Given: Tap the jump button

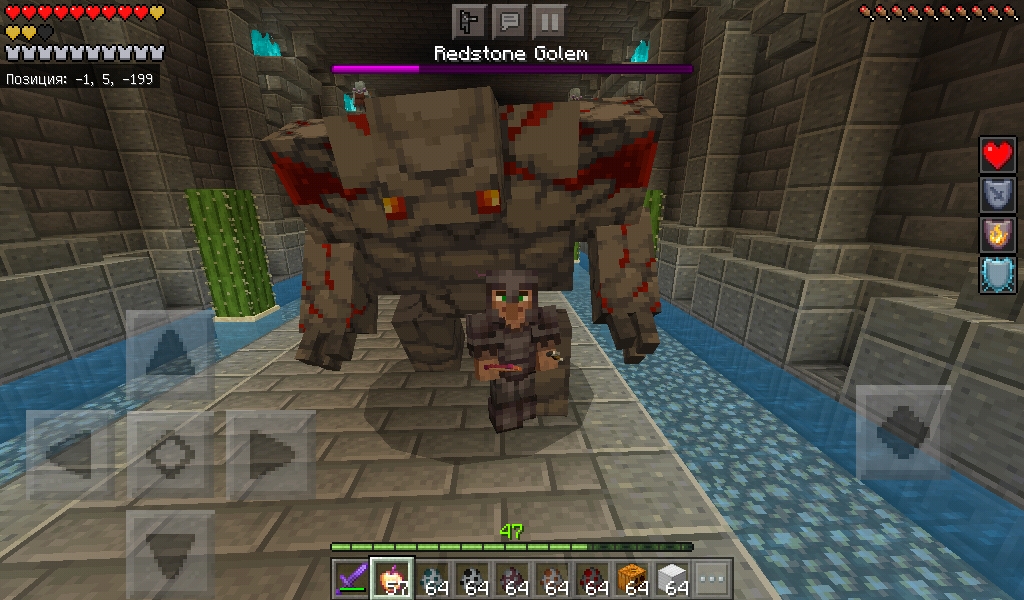Looking at the screenshot, I should 904,432.
